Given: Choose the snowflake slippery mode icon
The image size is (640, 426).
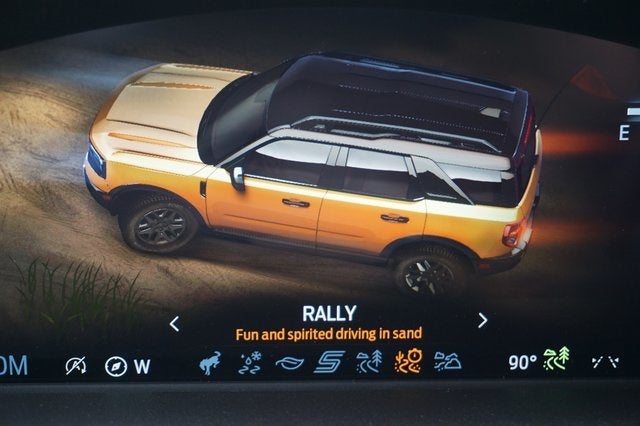Looking at the screenshot, I should tap(250, 363).
